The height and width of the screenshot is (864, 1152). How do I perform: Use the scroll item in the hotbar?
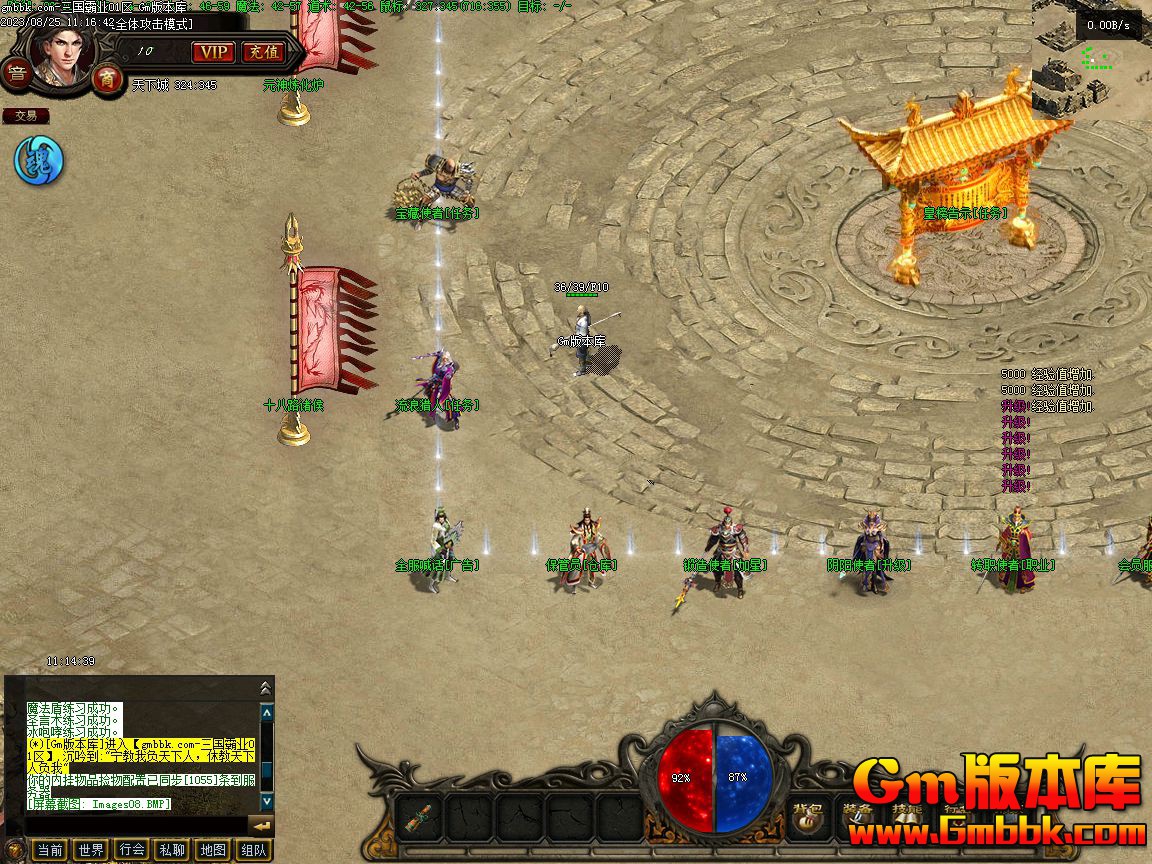(x=419, y=816)
